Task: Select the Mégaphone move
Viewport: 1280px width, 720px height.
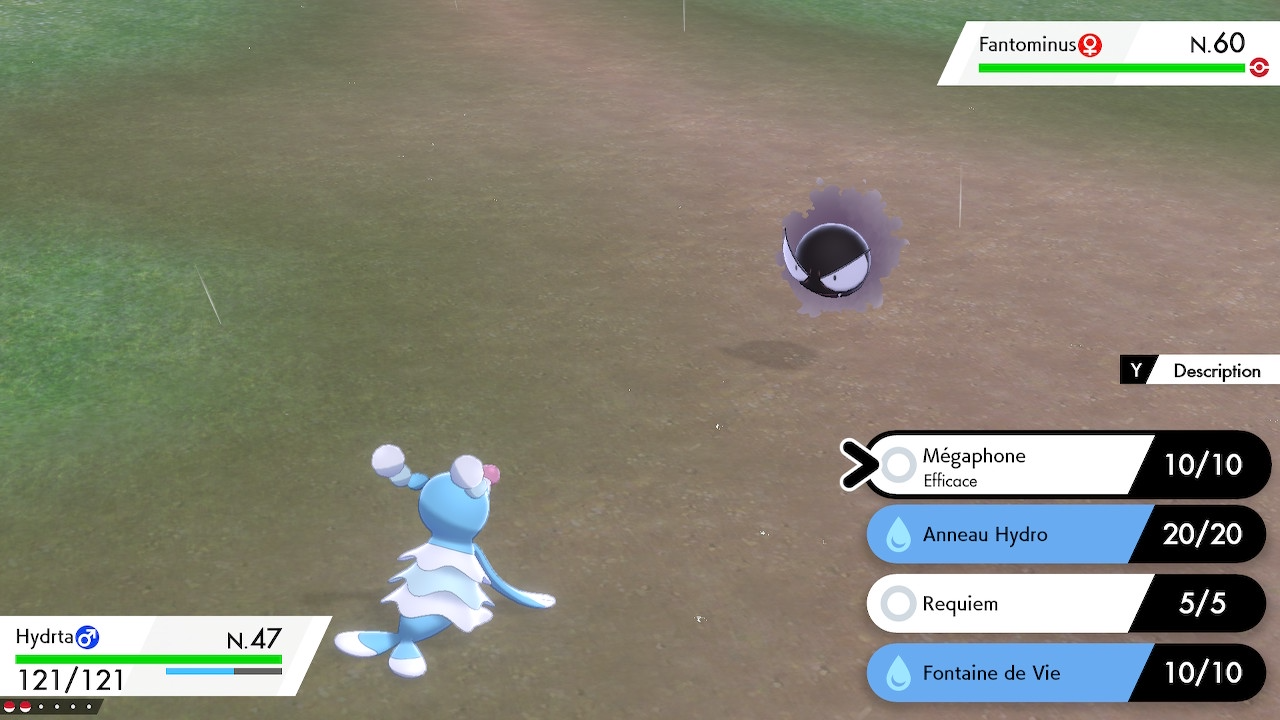Action: click(1010, 465)
